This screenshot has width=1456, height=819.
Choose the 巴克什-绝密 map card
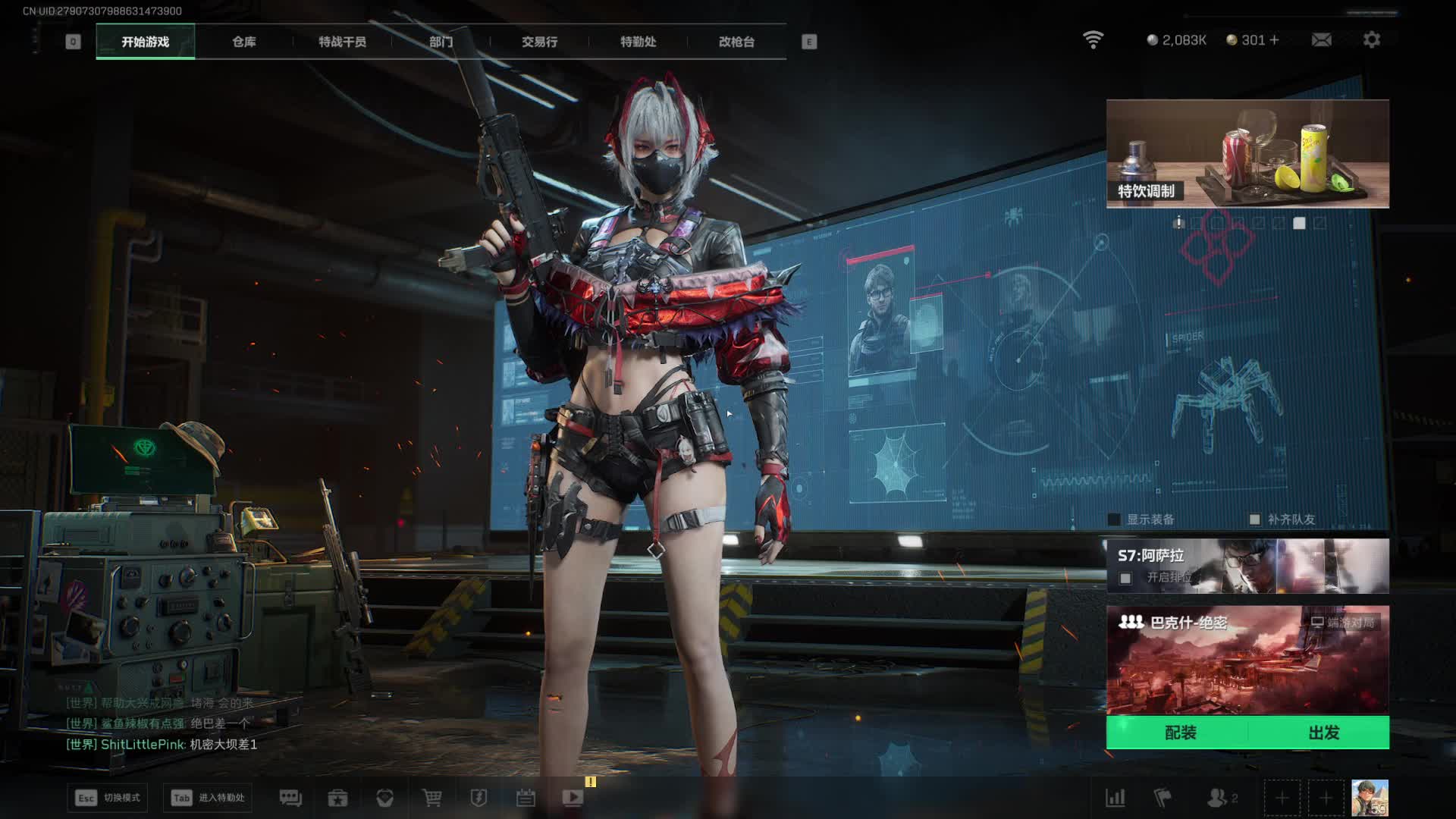click(1247, 660)
